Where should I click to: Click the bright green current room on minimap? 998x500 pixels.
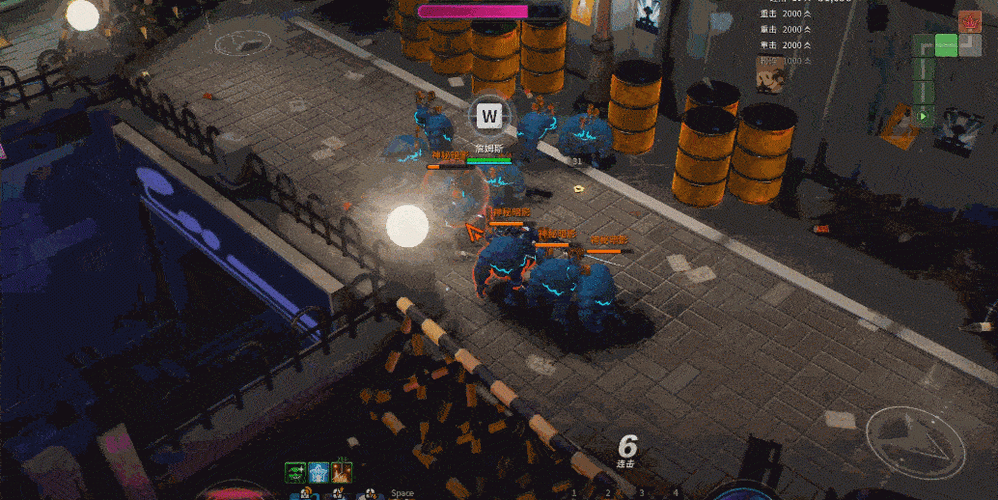click(946, 44)
